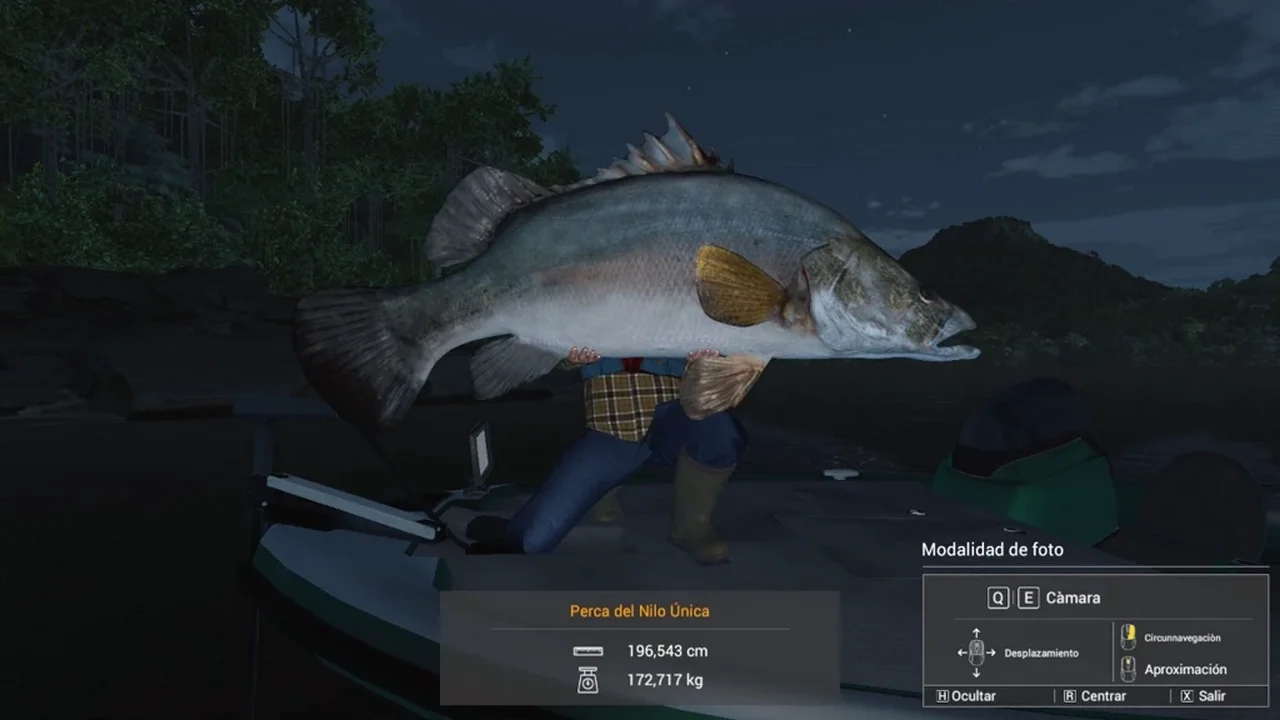1280x720 pixels.
Task: Exit photo mode with Salir
Action: pyautogui.click(x=1203, y=696)
